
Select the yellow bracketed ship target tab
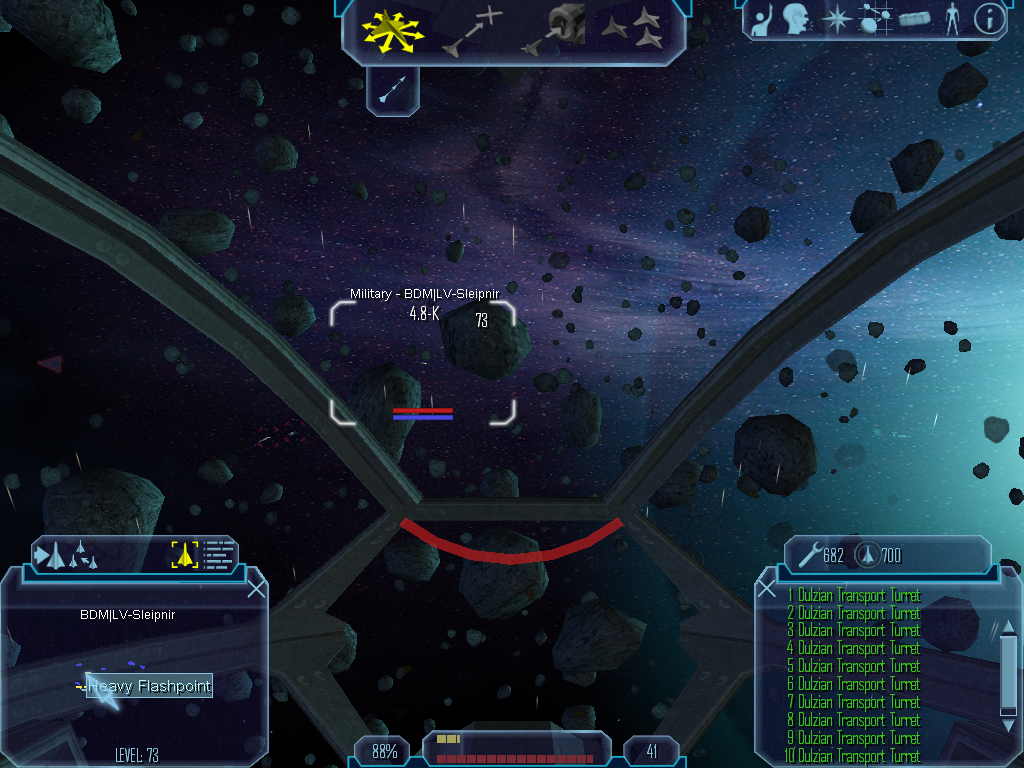point(185,554)
